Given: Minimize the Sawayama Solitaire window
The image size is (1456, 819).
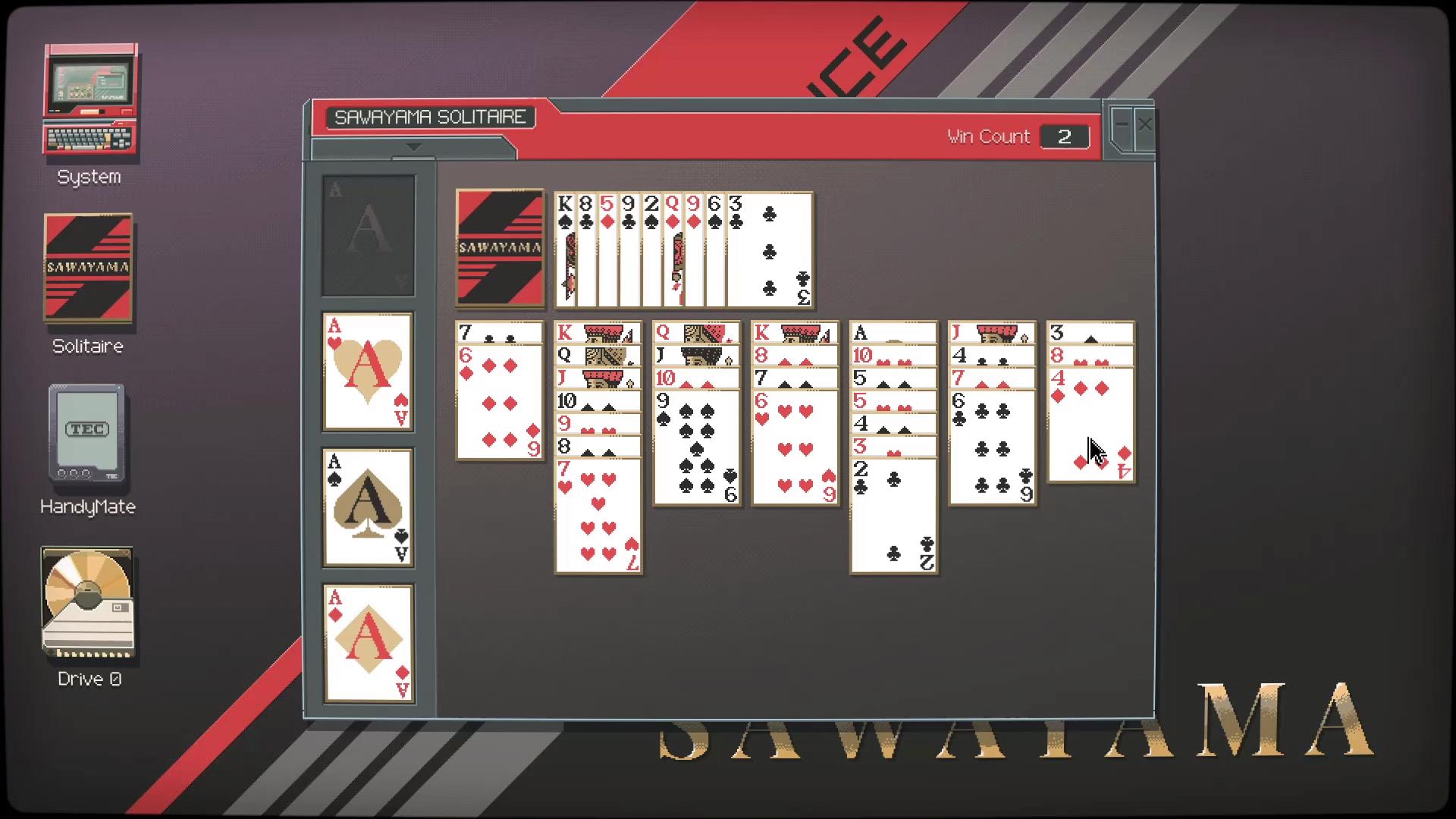Looking at the screenshot, I should 1122,124.
